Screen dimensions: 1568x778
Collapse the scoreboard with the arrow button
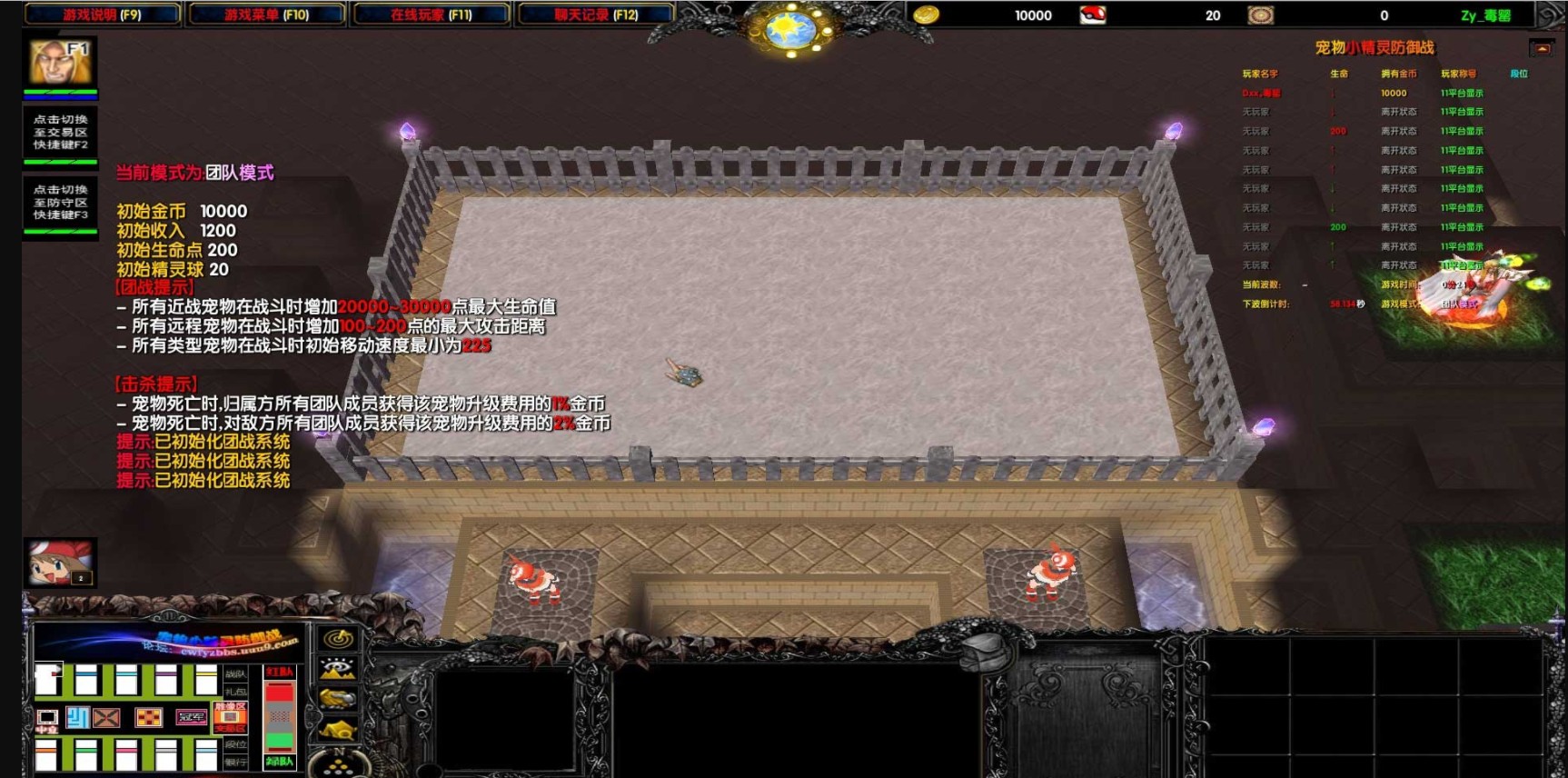[x=1541, y=48]
